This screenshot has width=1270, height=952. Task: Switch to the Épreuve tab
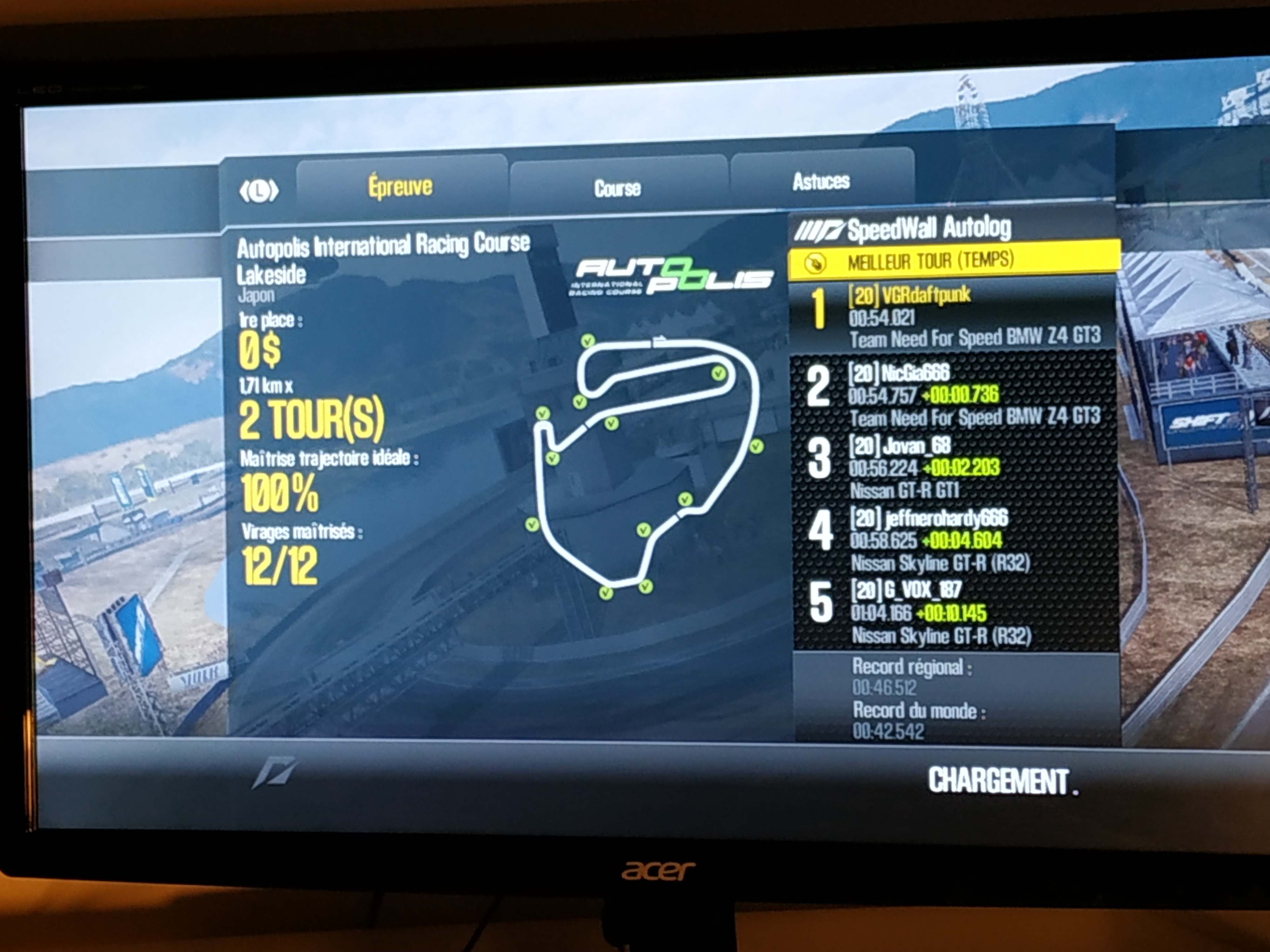pyautogui.click(x=400, y=187)
